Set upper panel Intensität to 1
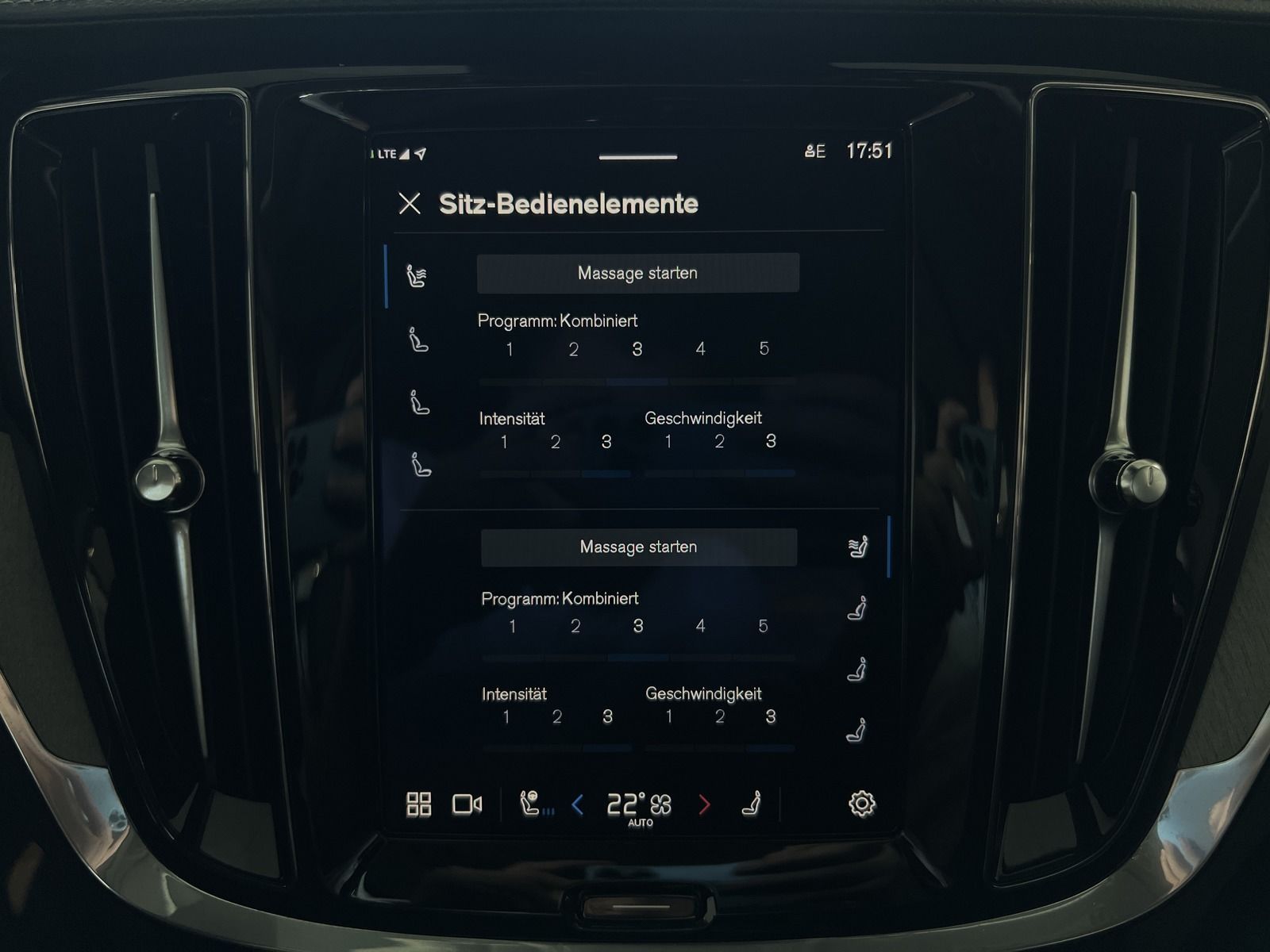Viewport: 1270px width, 952px height. (x=504, y=442)
